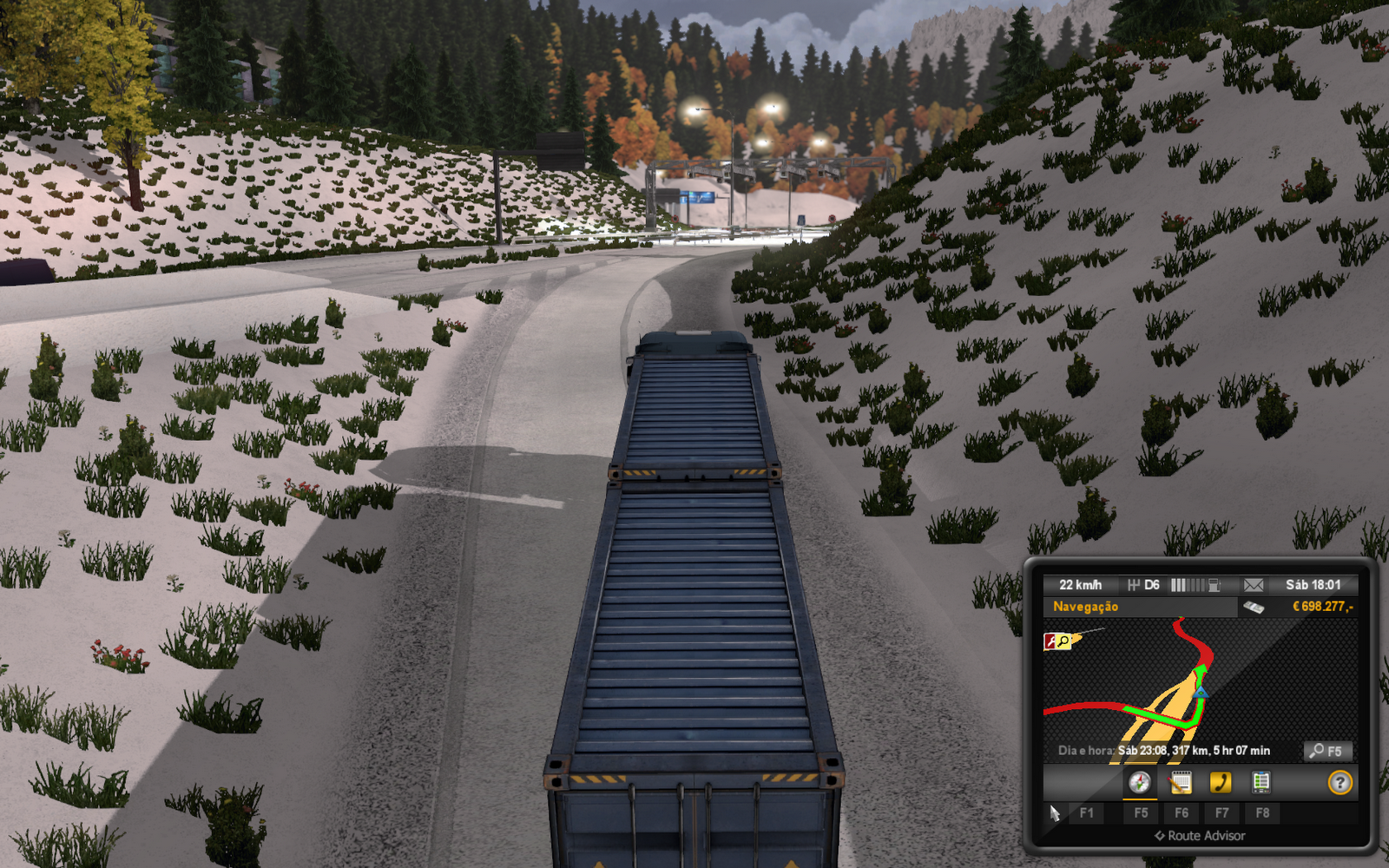
Task: Click the question mark help icon
Action: pyautogui.click(x=1340, y=783)
